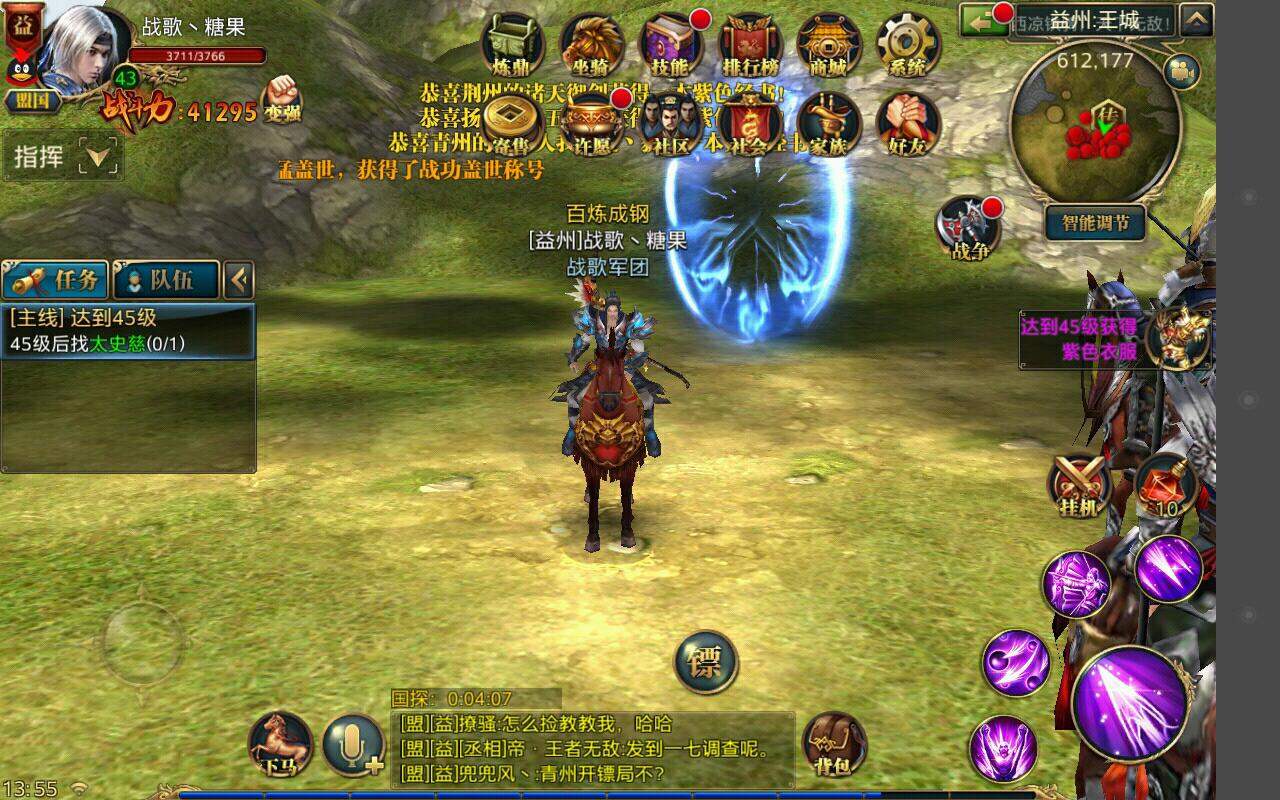This screenshot has height=800, width=1280.
Task: Click the 智能调节 button under the minimap
Action: pos(1096,223)
